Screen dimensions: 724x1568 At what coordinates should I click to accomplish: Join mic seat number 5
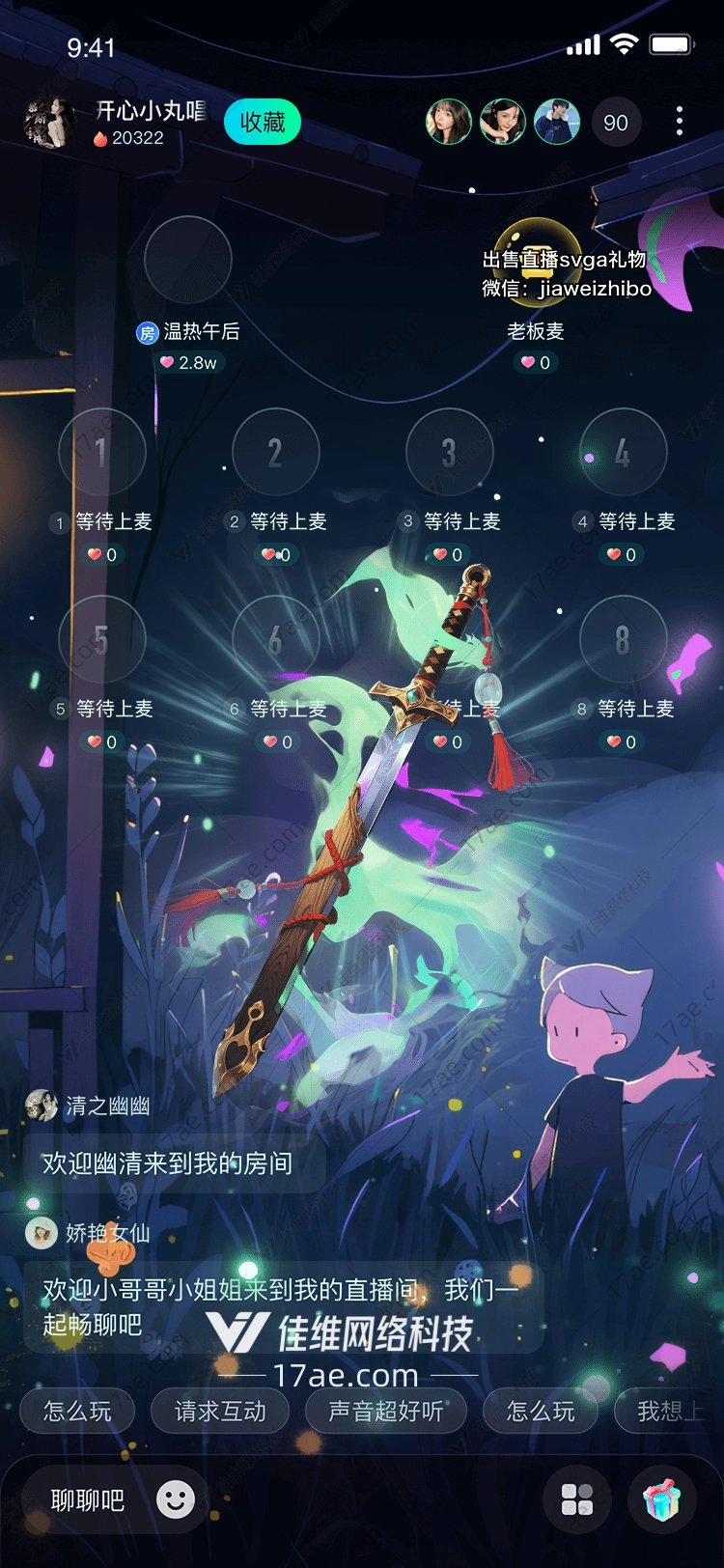[102, 639]
